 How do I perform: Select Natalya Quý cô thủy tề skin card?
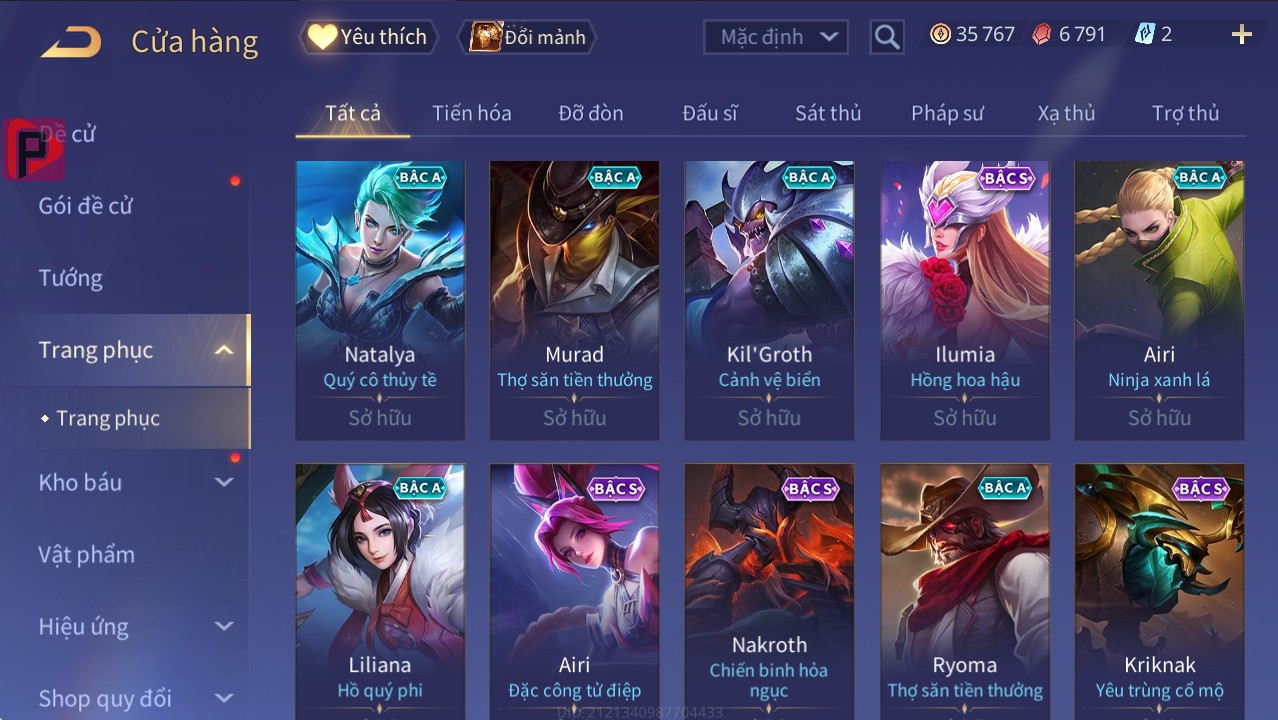380,300
